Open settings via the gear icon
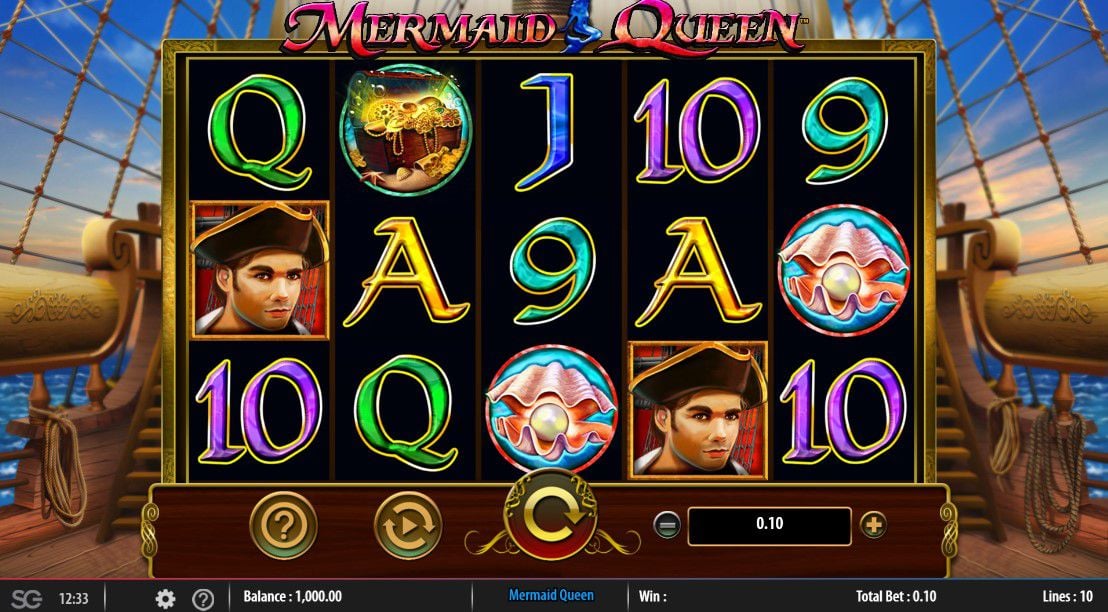The height and width of the screenshot is (612, 1108). [165, 598]
